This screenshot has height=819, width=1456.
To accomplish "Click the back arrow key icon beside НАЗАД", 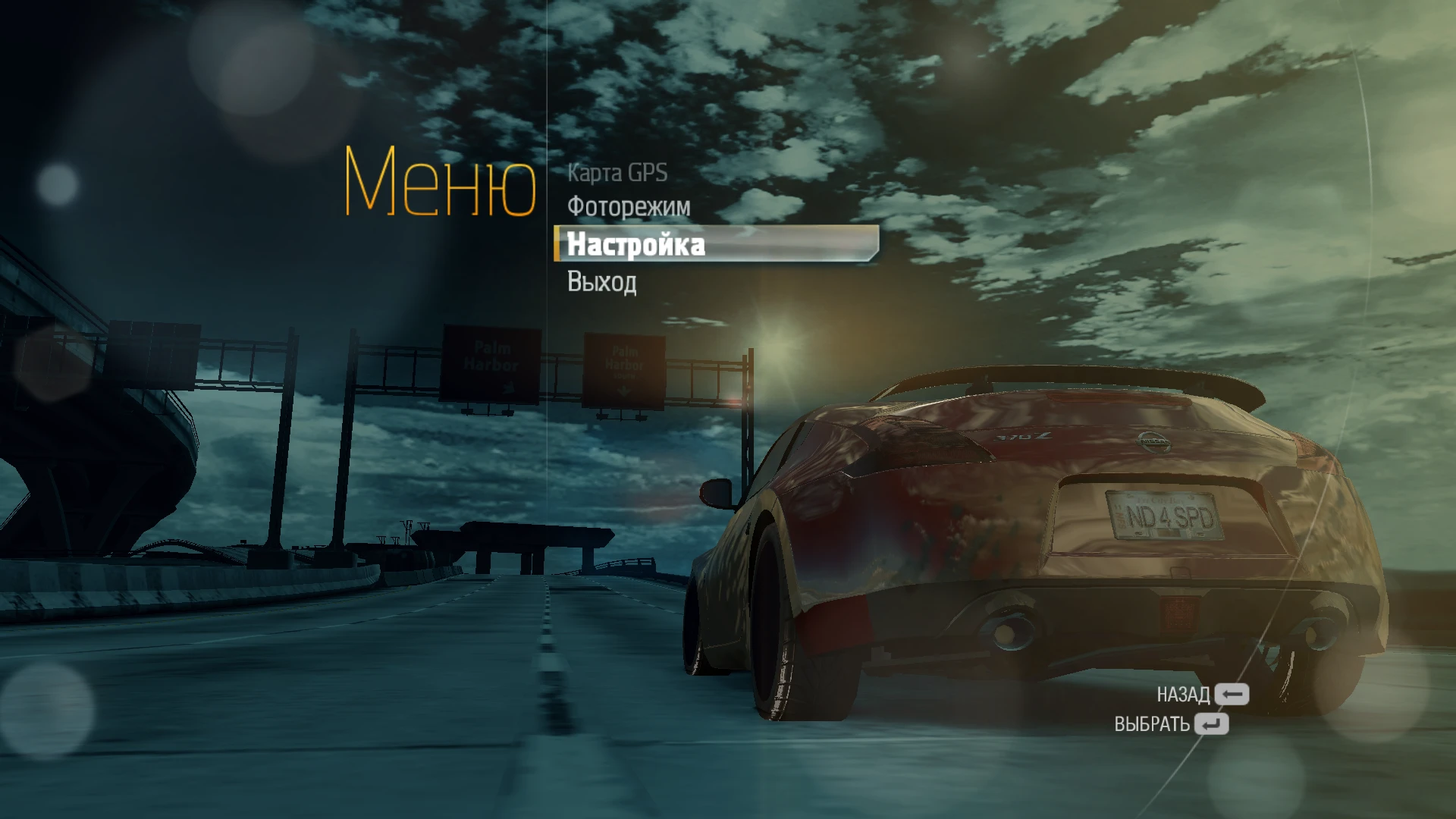I will (x=1232, y=692).
